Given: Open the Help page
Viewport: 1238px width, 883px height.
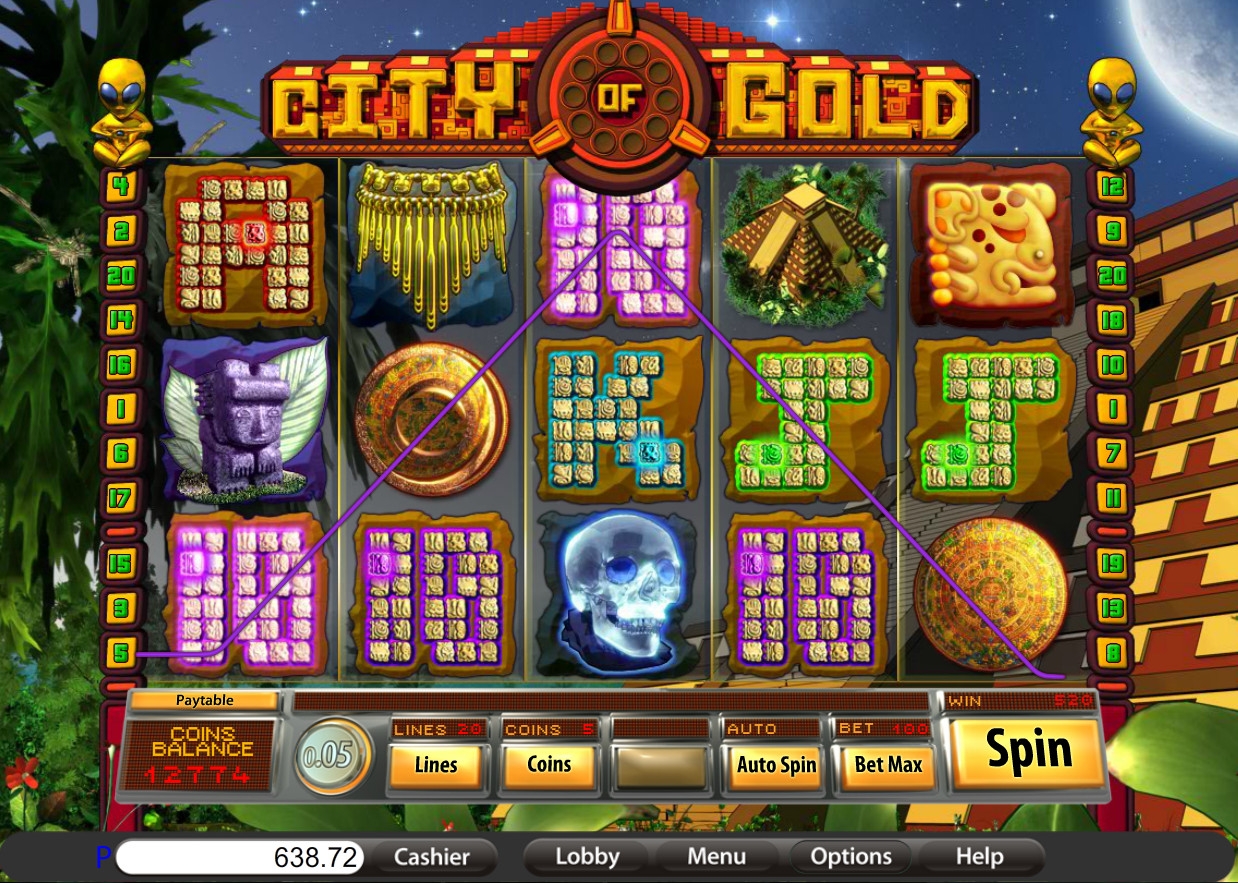Looking at the screenshot, I should (x=979, y=857).
